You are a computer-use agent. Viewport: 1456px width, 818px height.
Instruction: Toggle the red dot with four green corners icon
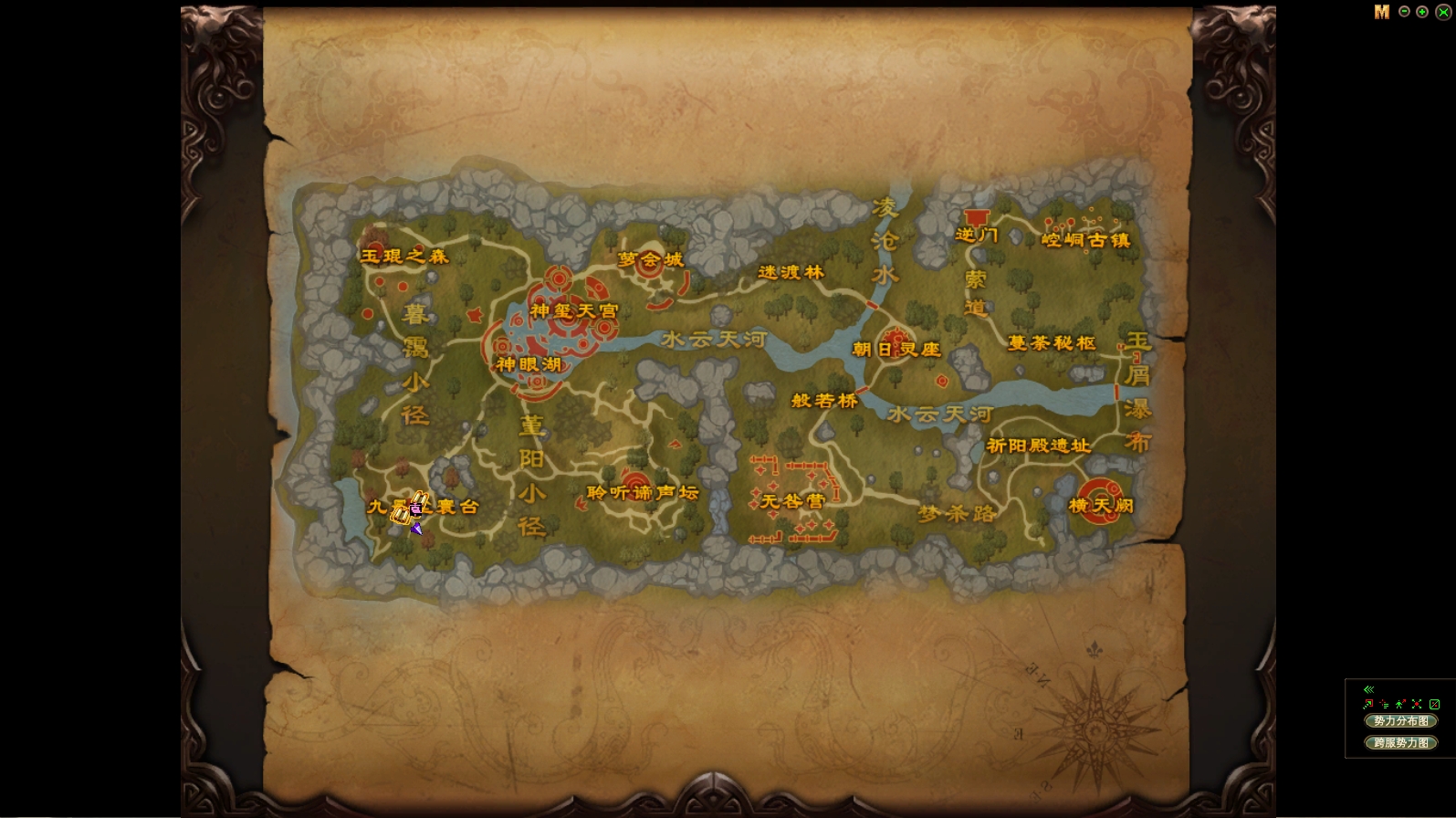[x=1417, y=704]
